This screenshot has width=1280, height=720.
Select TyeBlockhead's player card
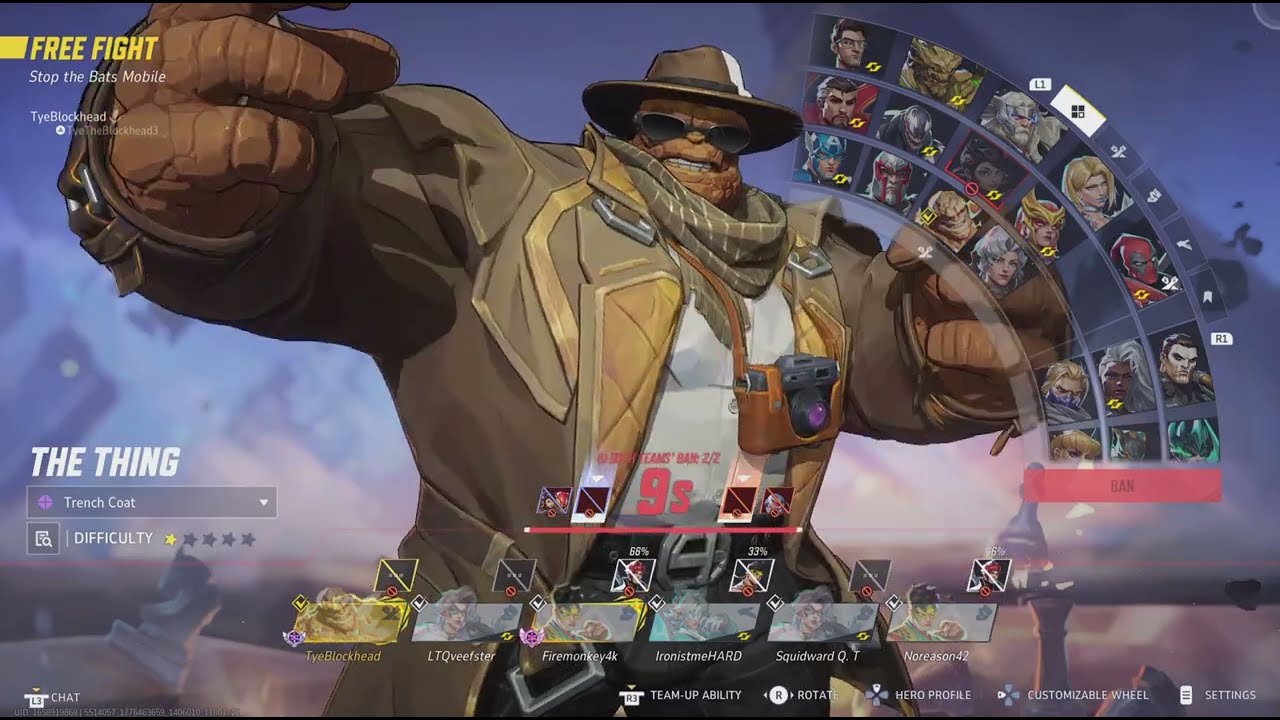[x=350, y=622]
